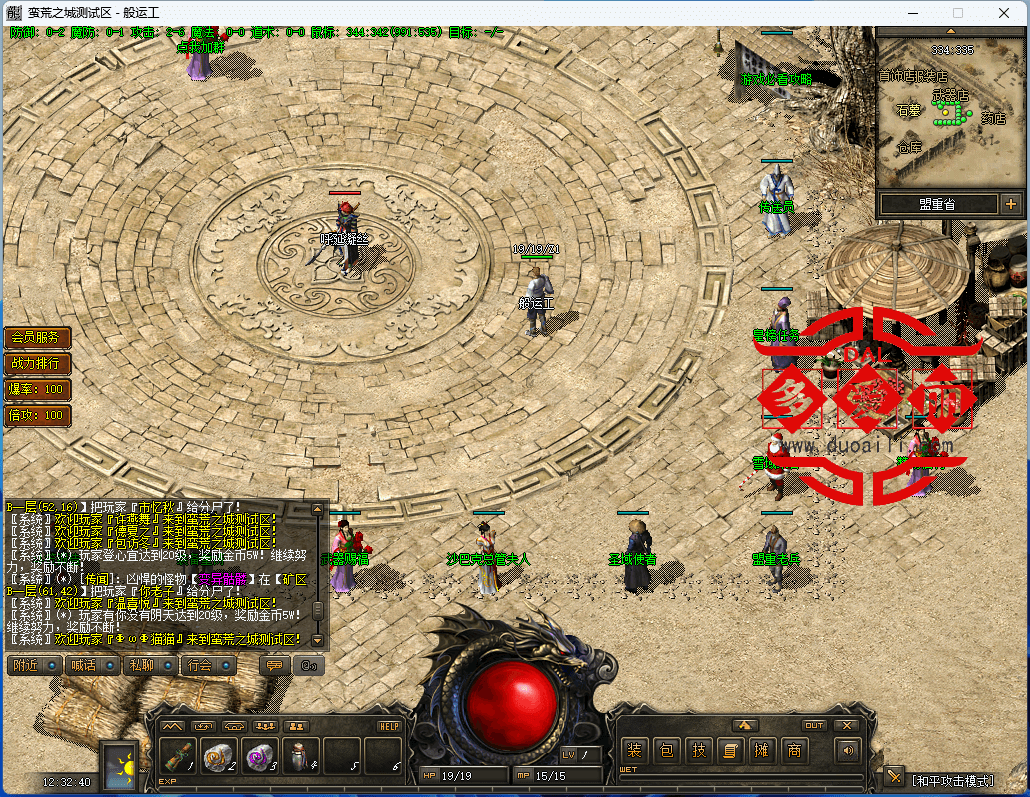Open the HELP button on the hotbar
This screenshot has width=1030, height=797.
point(389,726)
